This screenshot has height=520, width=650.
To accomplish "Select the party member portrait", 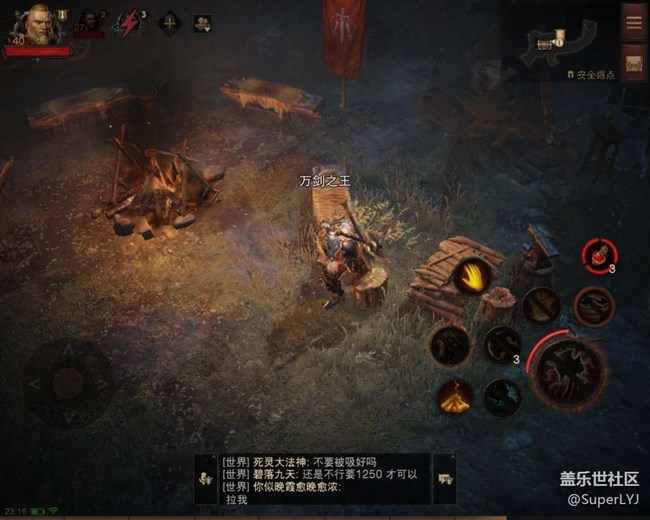I will pos(89,22).
